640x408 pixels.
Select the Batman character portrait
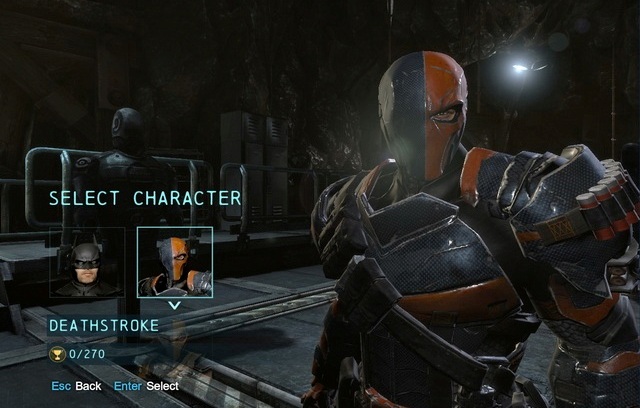pyautogui.click(x=88, y=263)
